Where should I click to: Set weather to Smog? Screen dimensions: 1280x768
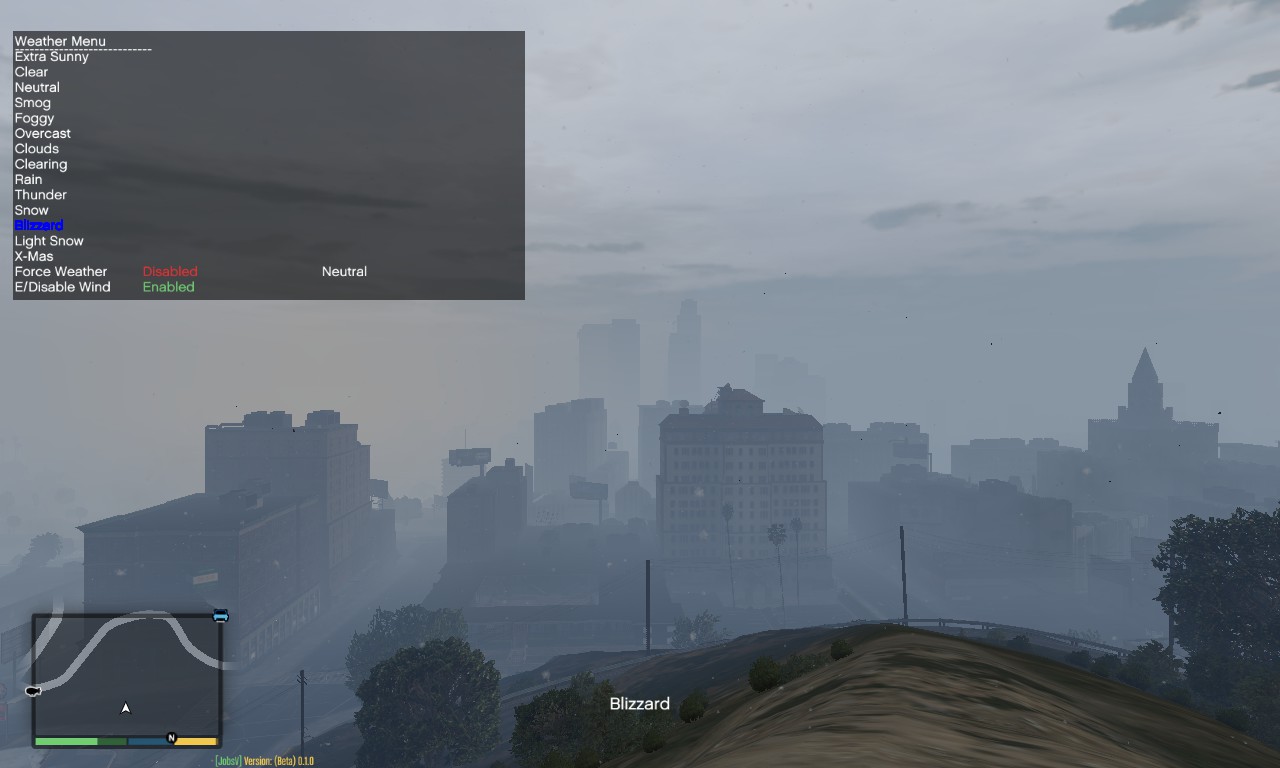[x=33, y=102]
